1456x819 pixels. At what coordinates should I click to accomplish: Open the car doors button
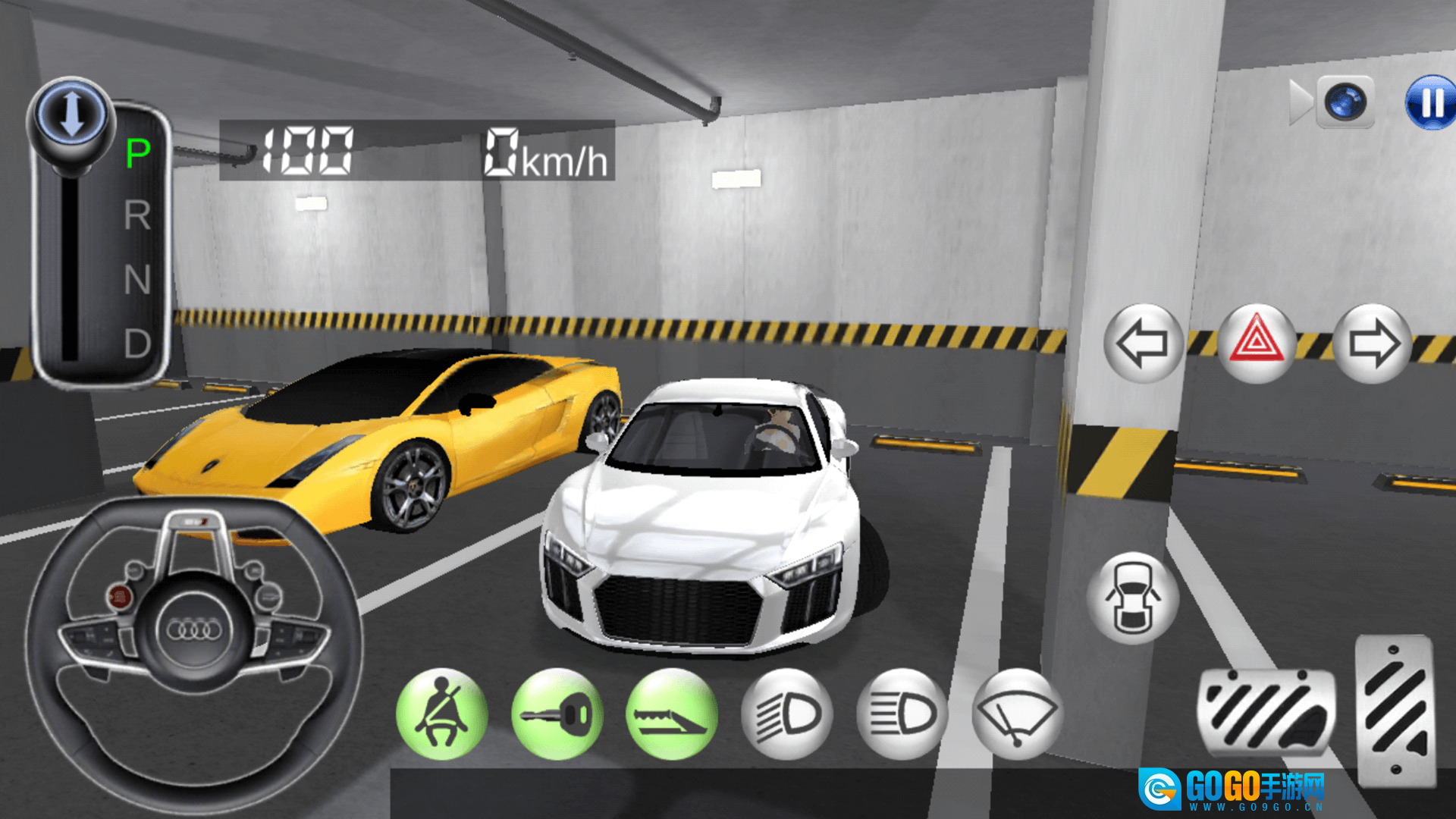pos(1132,598)
